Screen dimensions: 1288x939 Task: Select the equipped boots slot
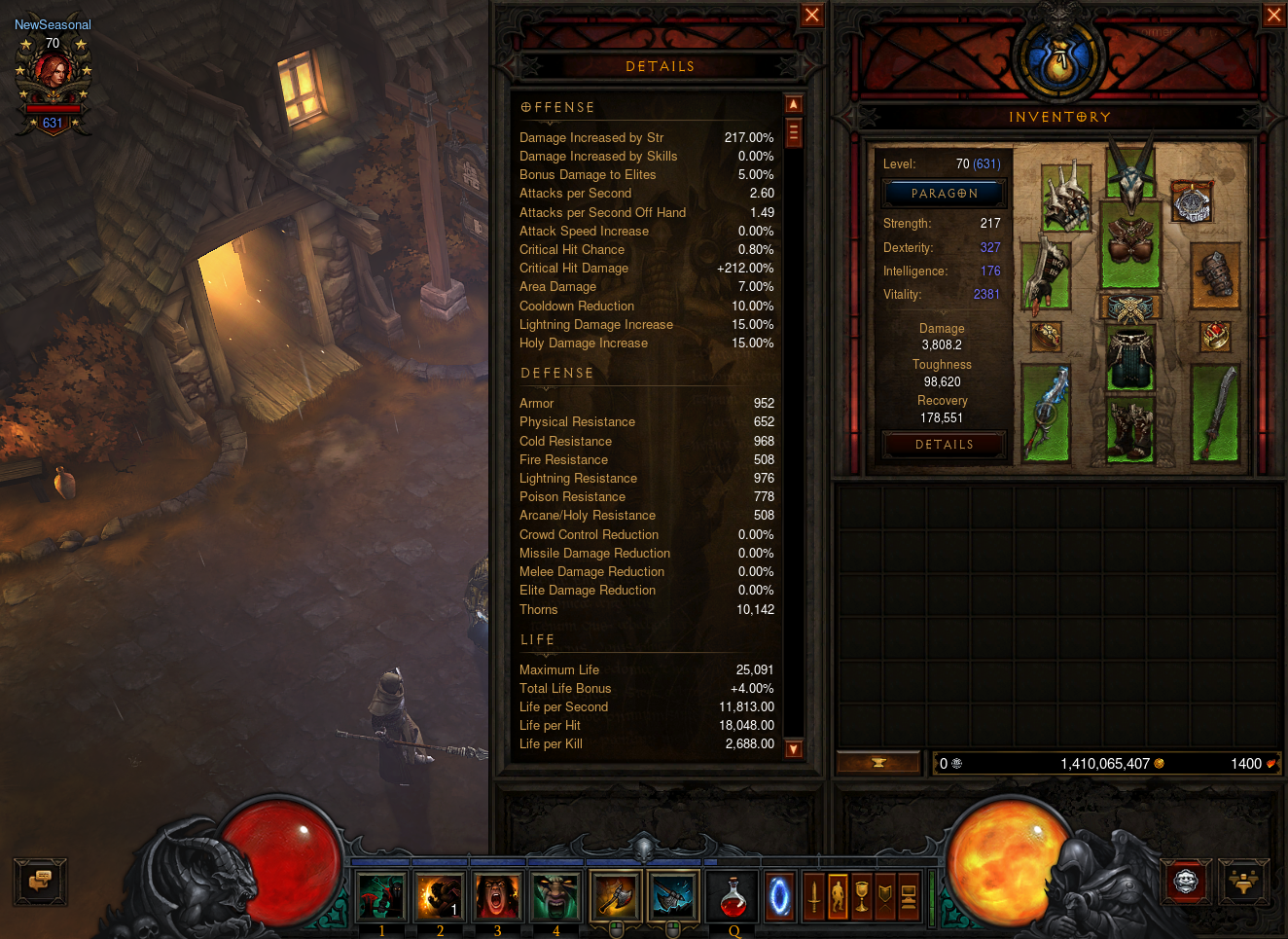pos(1130,428)
